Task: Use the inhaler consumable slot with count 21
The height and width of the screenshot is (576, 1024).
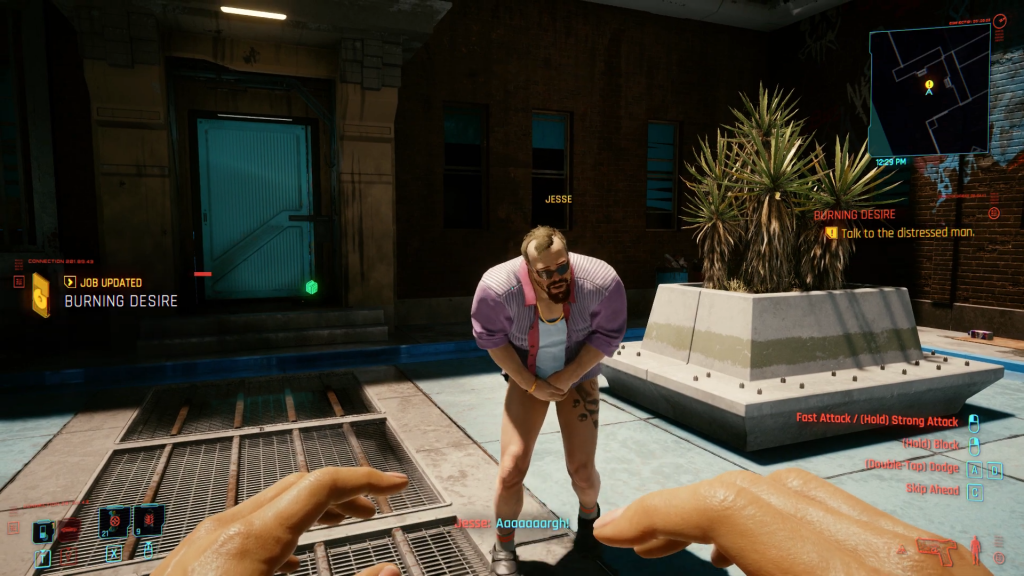Action: point(113,523)
